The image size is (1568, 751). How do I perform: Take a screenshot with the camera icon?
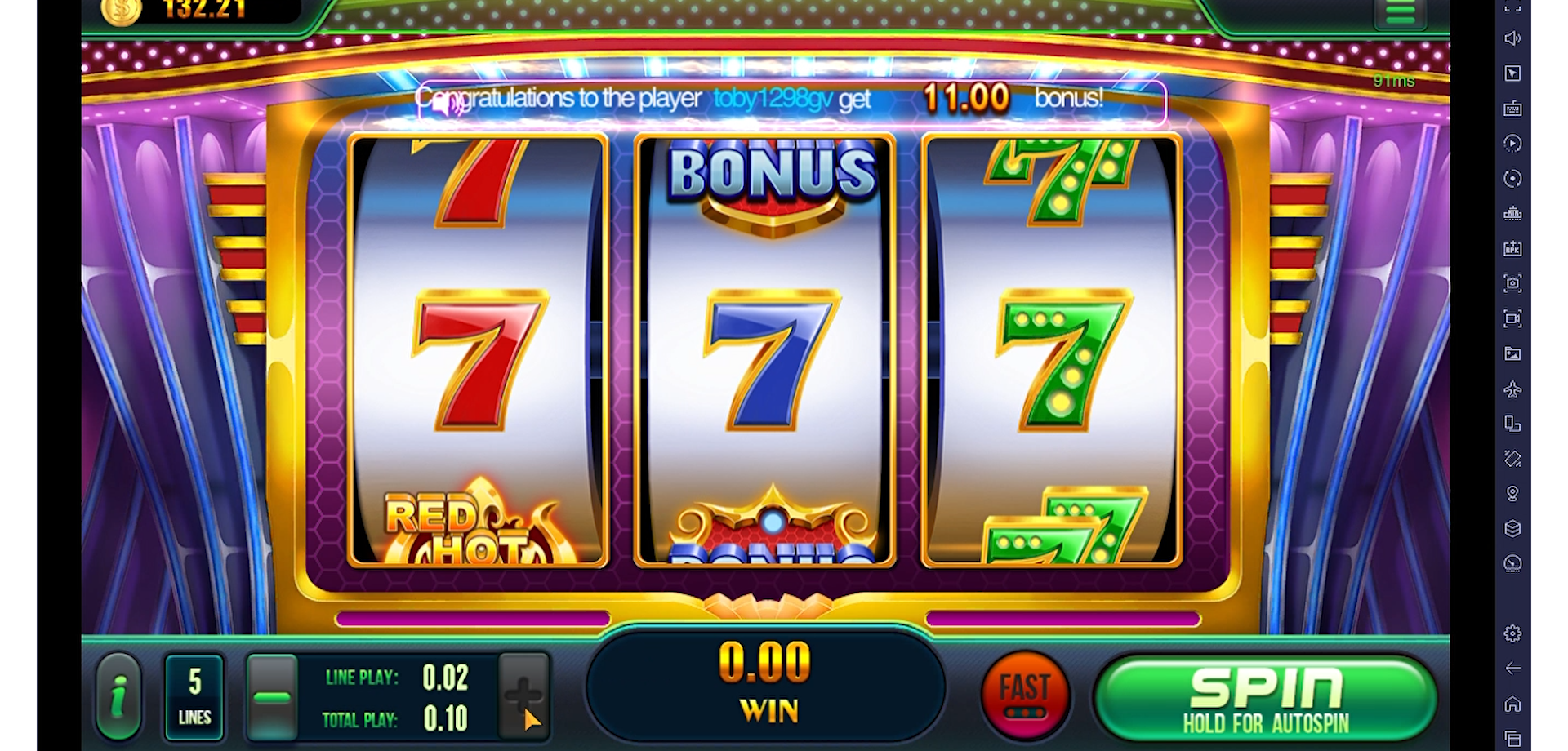[1513, 283]
